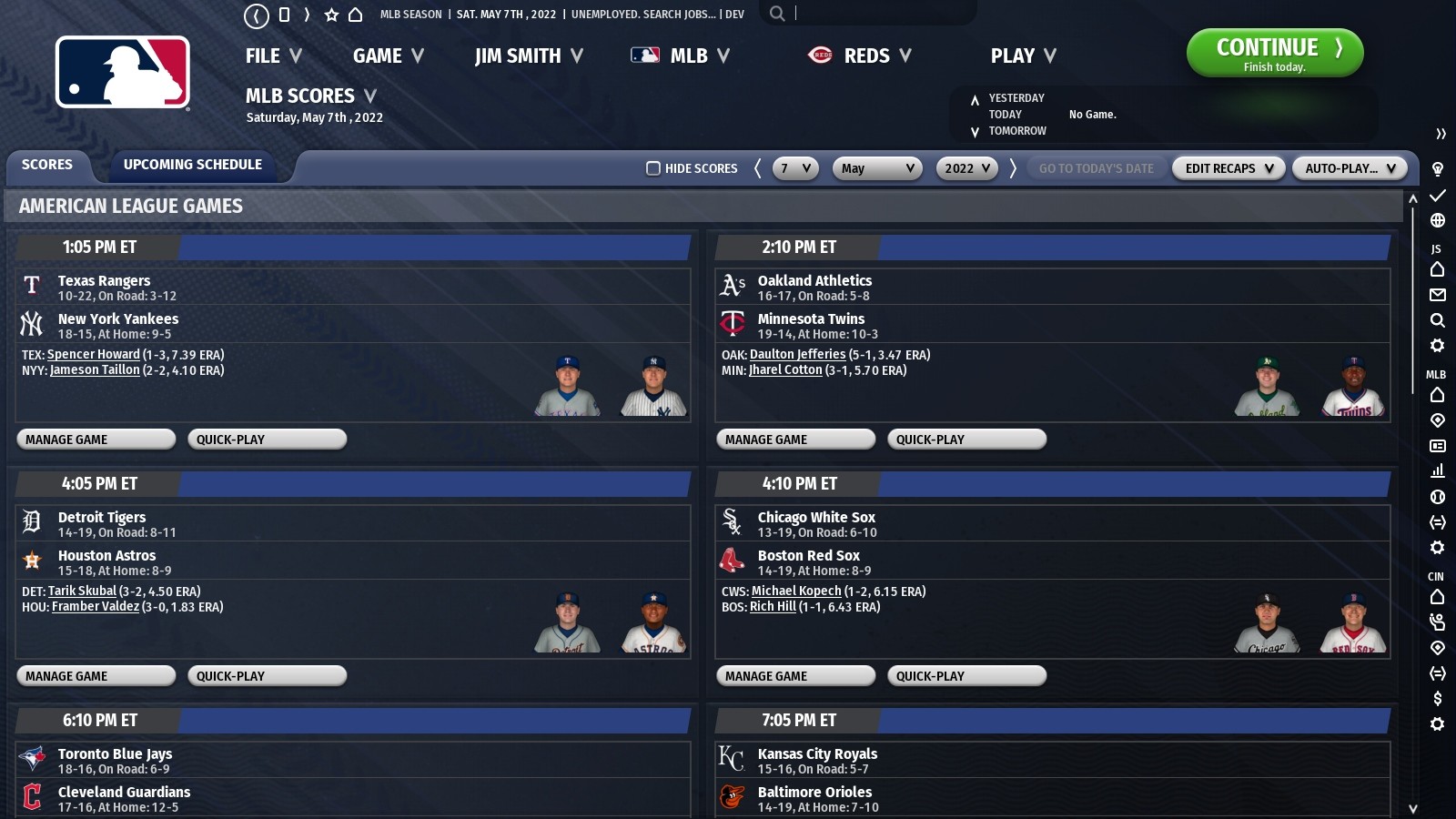Image resolution: width=1456 pixels, height=819 pixels.
Task: Enable Auto-Play options
Action: (x=1350, y=168)
